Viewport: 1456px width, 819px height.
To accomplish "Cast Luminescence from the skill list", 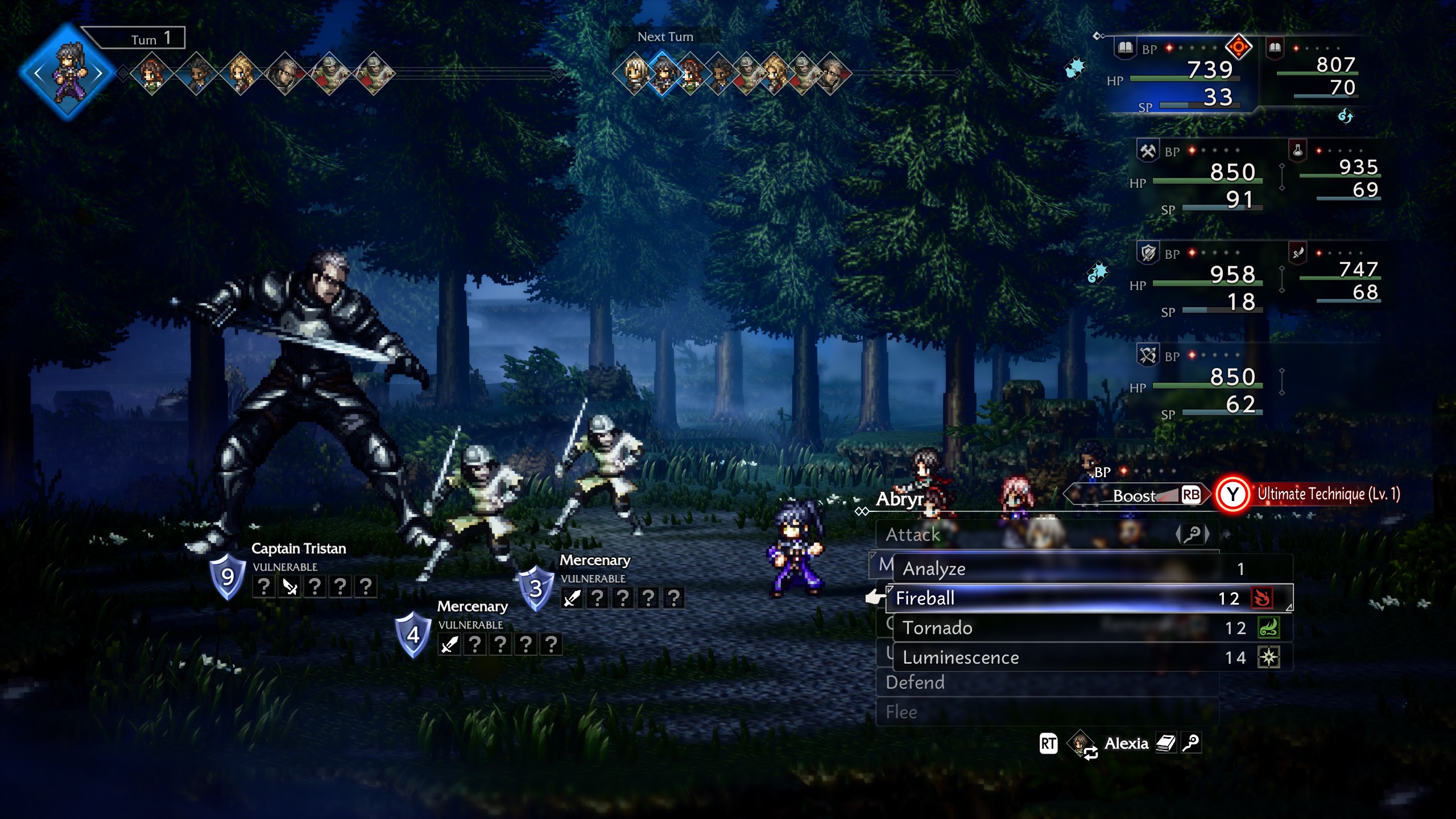I will [x=1081, y=657].
